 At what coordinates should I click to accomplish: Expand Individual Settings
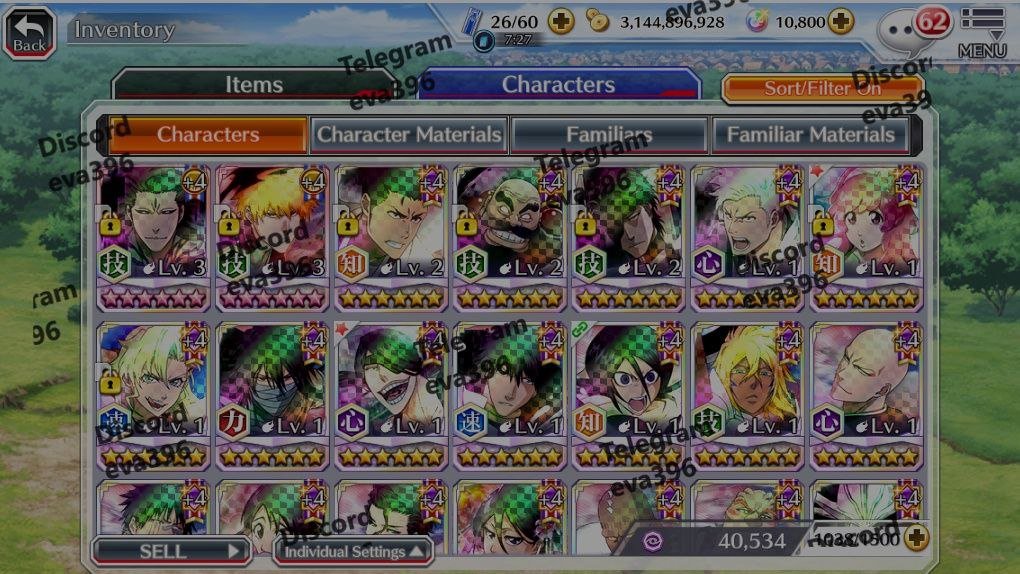coord(354,551)
